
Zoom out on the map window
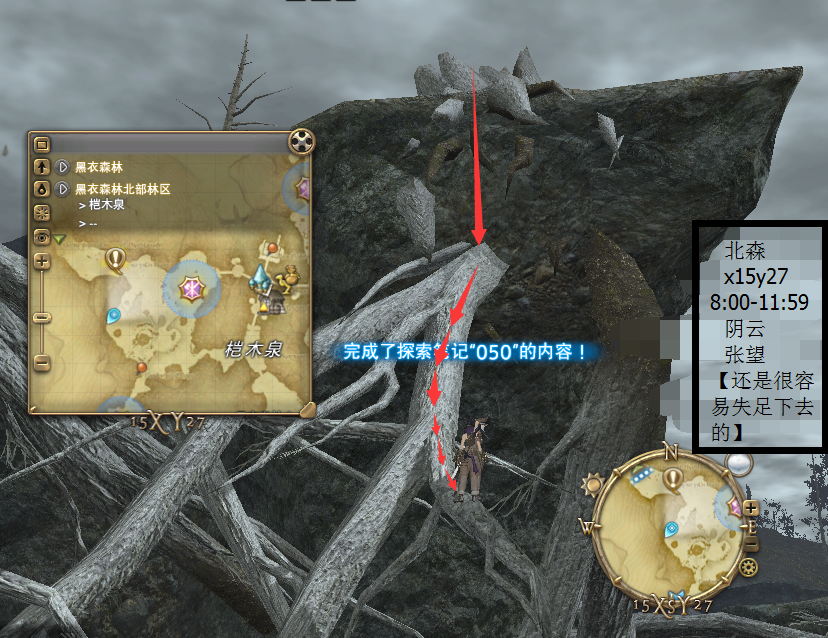[x=42, y=361]
